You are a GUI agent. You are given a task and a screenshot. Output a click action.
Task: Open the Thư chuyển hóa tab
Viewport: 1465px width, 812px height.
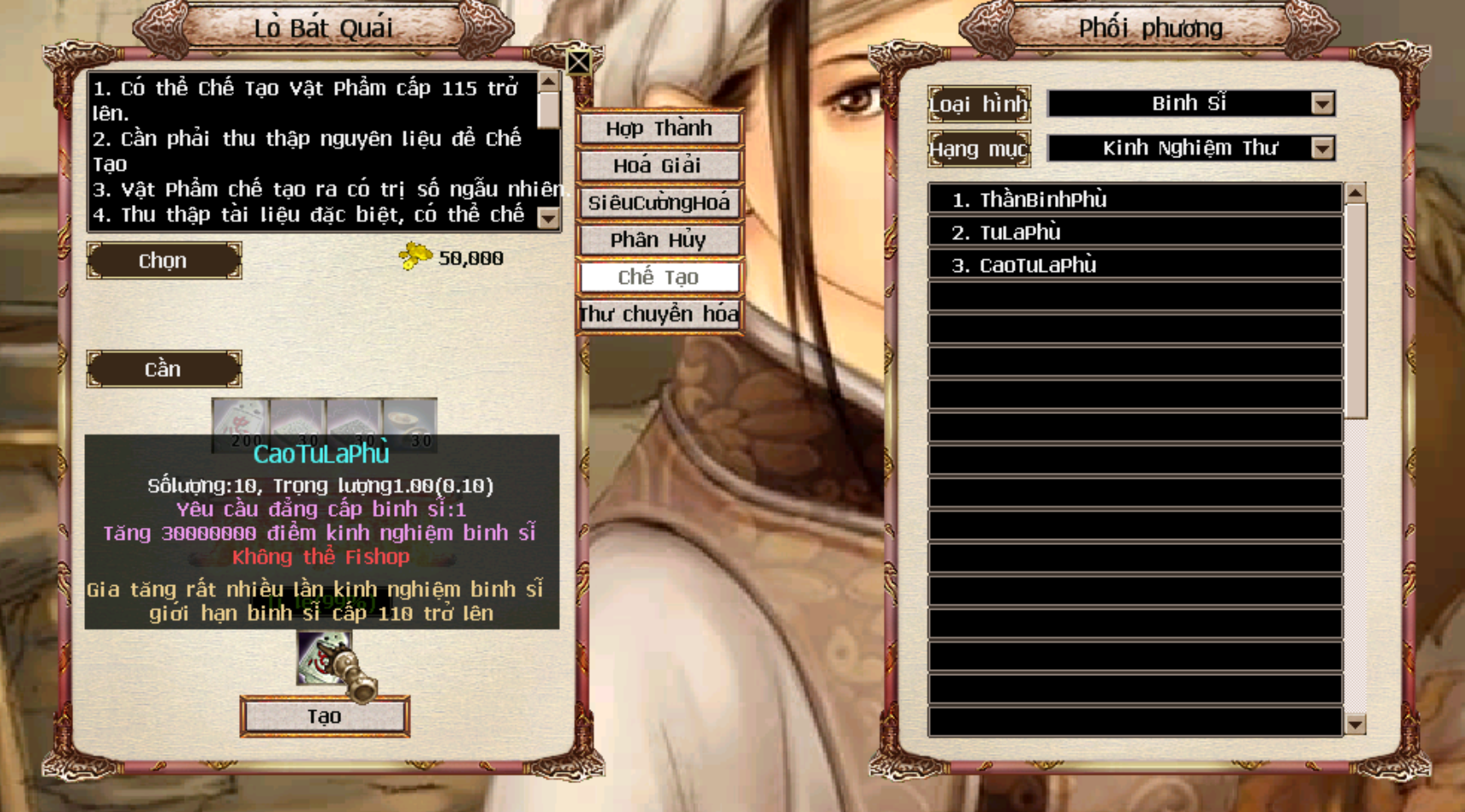[658, 315]
